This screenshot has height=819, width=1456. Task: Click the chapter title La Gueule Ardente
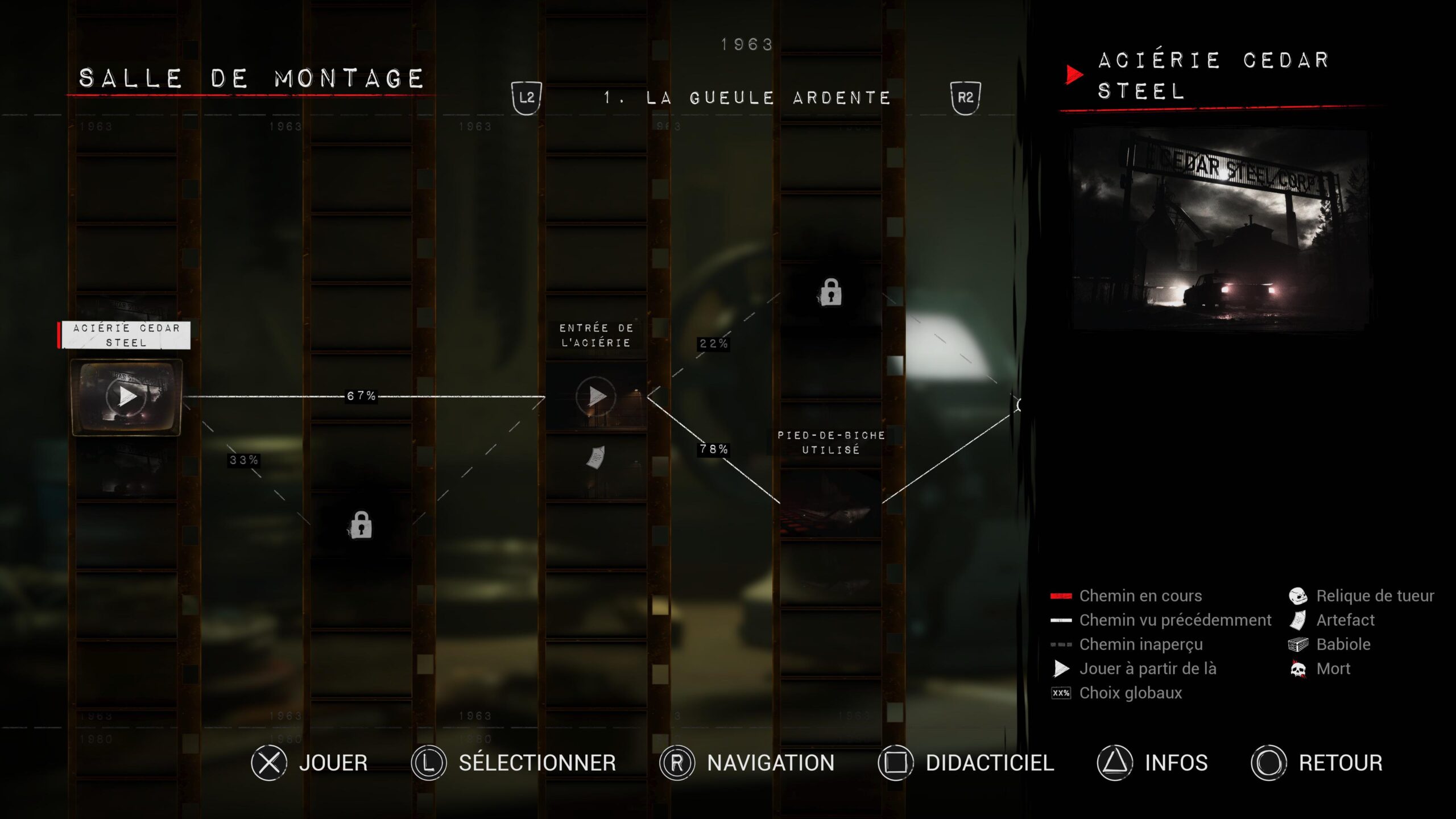tap(747, 98)
